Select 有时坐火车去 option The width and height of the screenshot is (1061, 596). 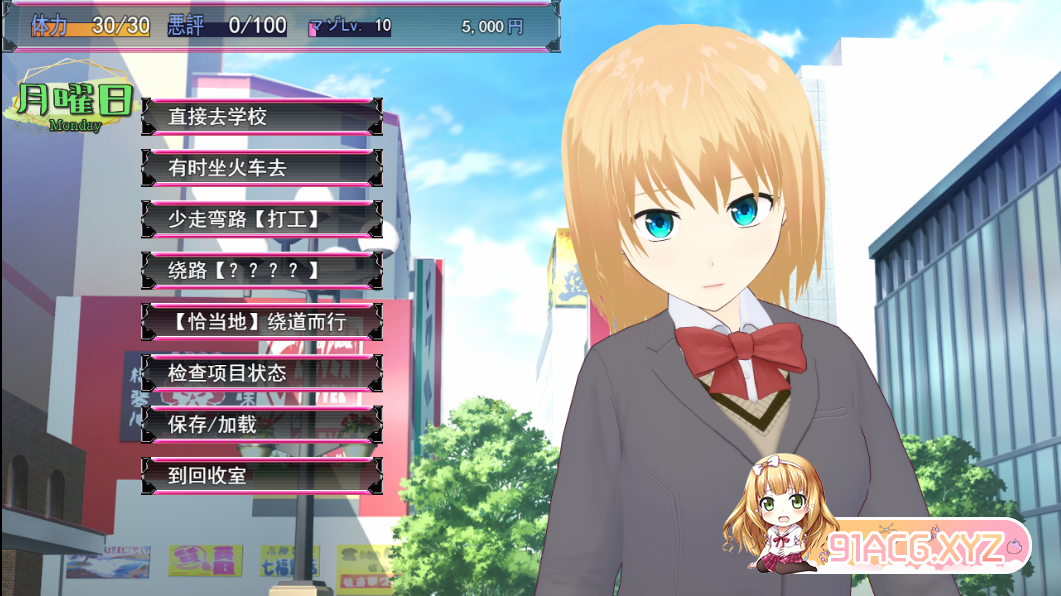pyautogui.click(x=261, y=168)
